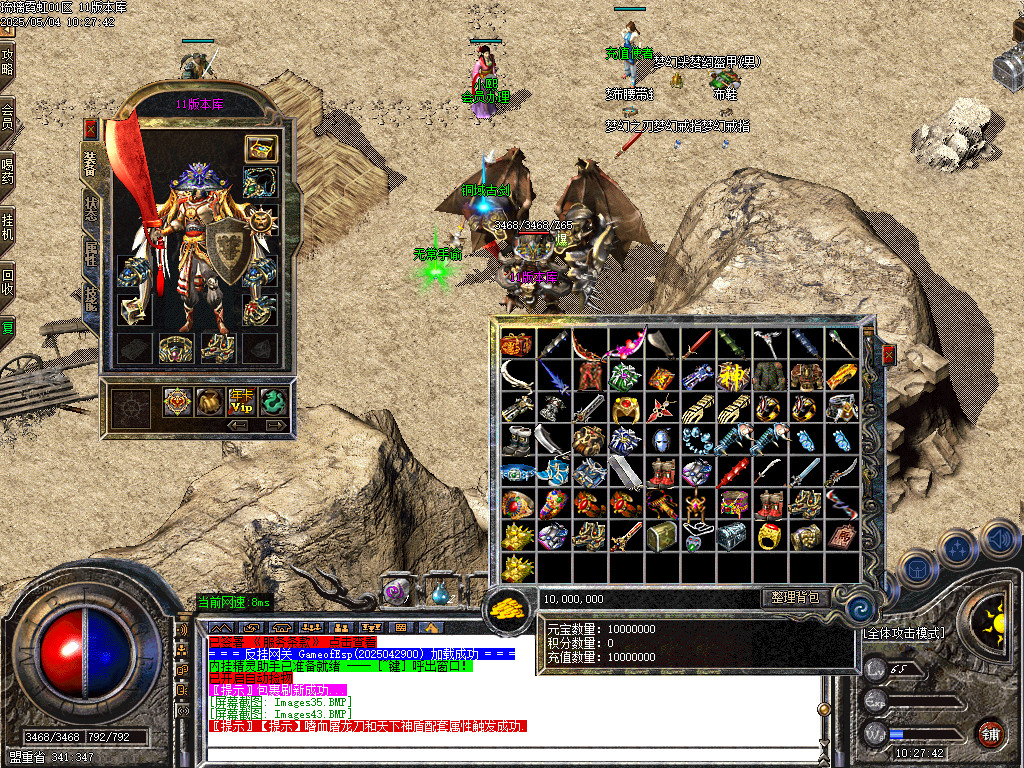This screenshot has height=768, width=1024.
Task: Activate the 喝药 potion side button
Action: [8, 171]
